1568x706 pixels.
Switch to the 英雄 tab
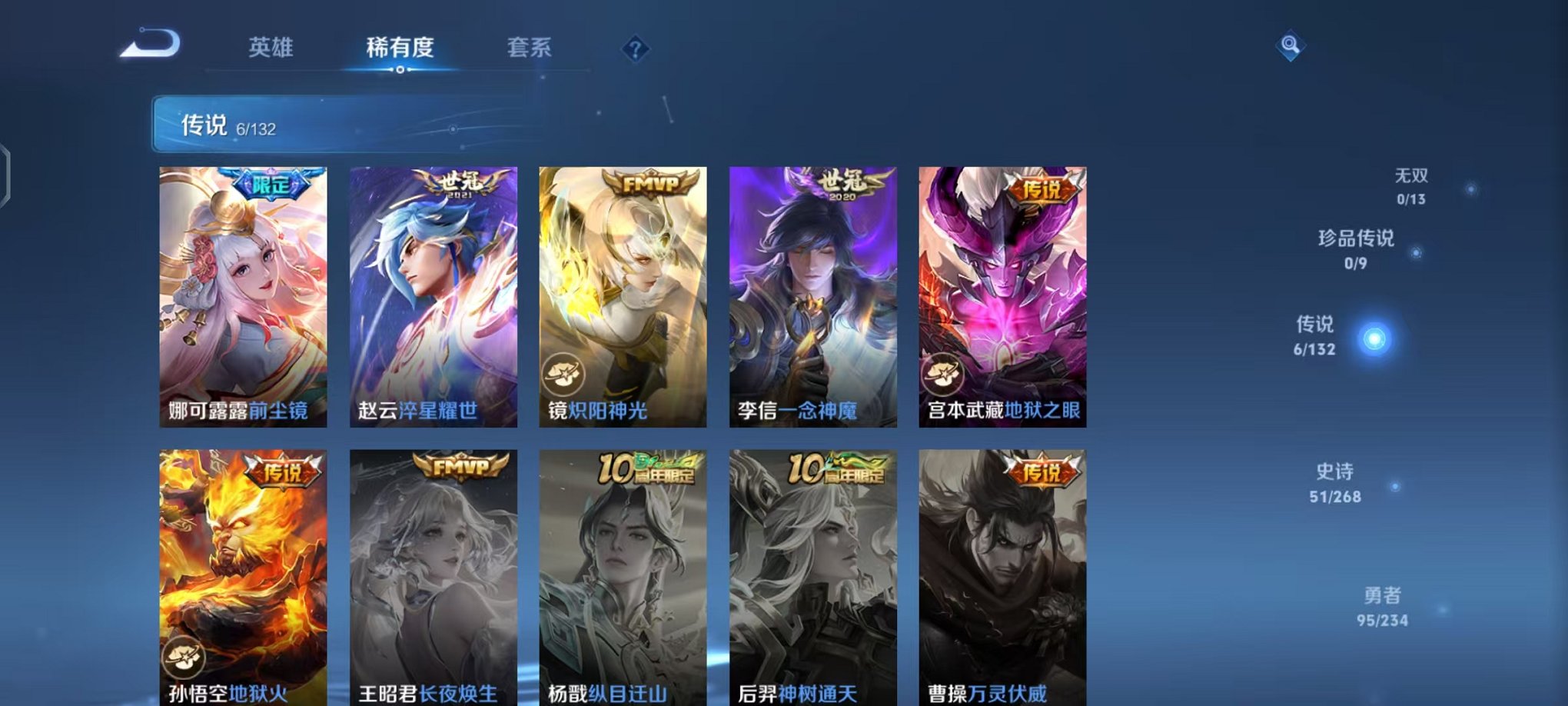(271, 48)
